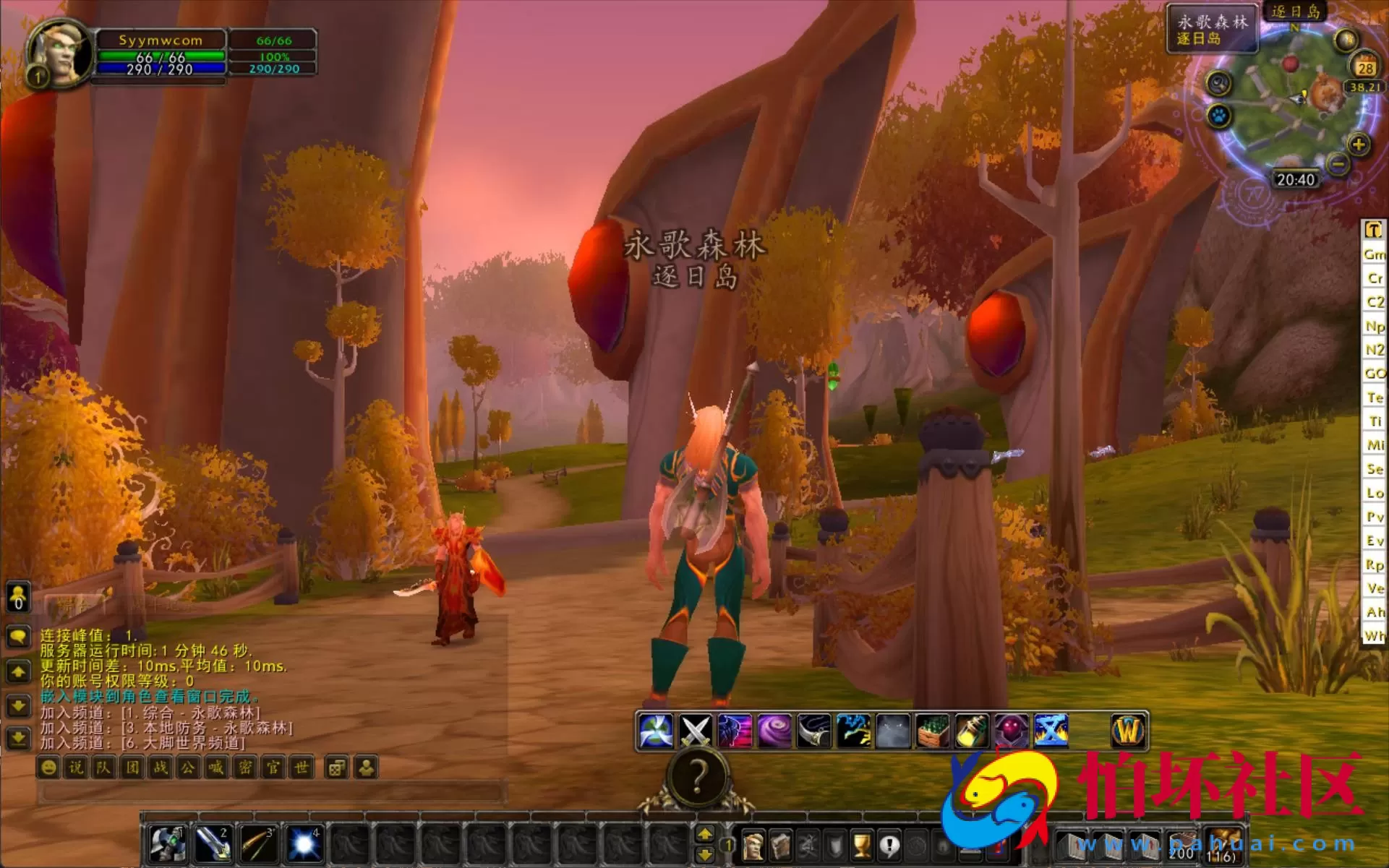Toggle the Gm addon button on right sidebar
Screen dimensions: 1389x868
pyautogui.click(x=1375, y=254)
